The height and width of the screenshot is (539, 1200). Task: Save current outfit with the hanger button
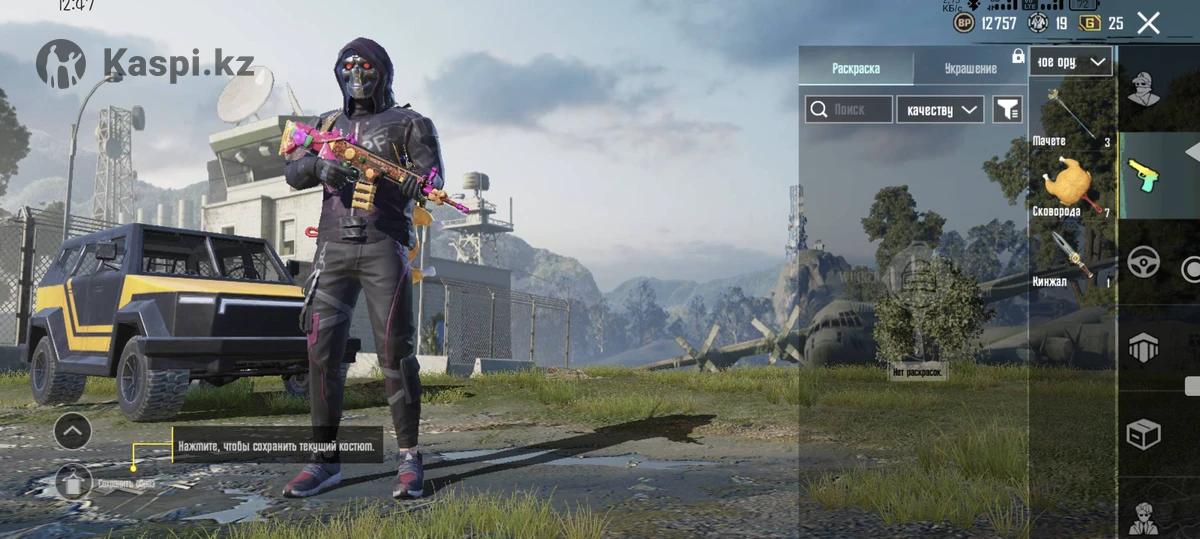pyautogui.click(x=74, y=483)
